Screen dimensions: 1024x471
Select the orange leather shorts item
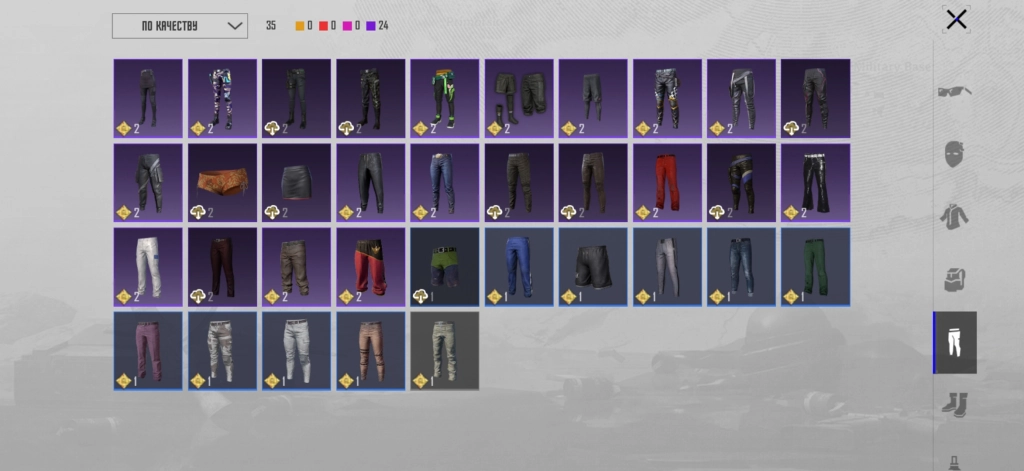pos(222,181)
